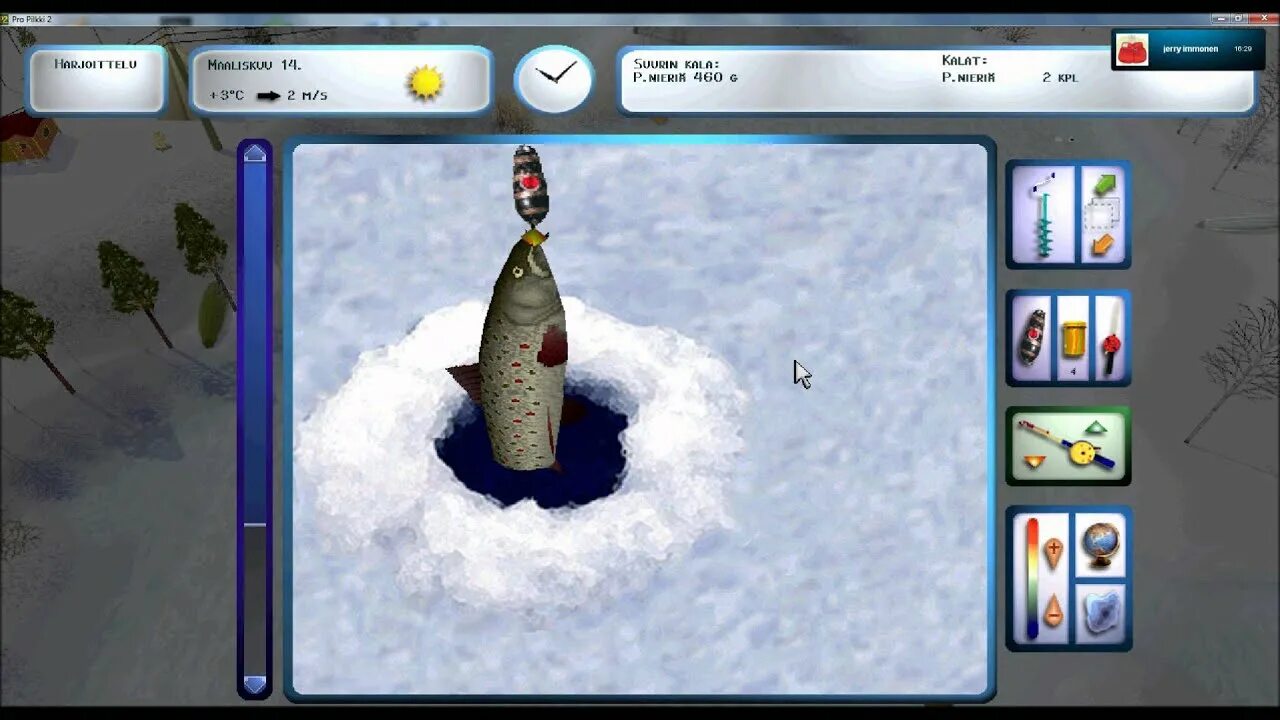Open the globe map icon
This screenshot has width=1280, height=720.
coord(1100,545)
